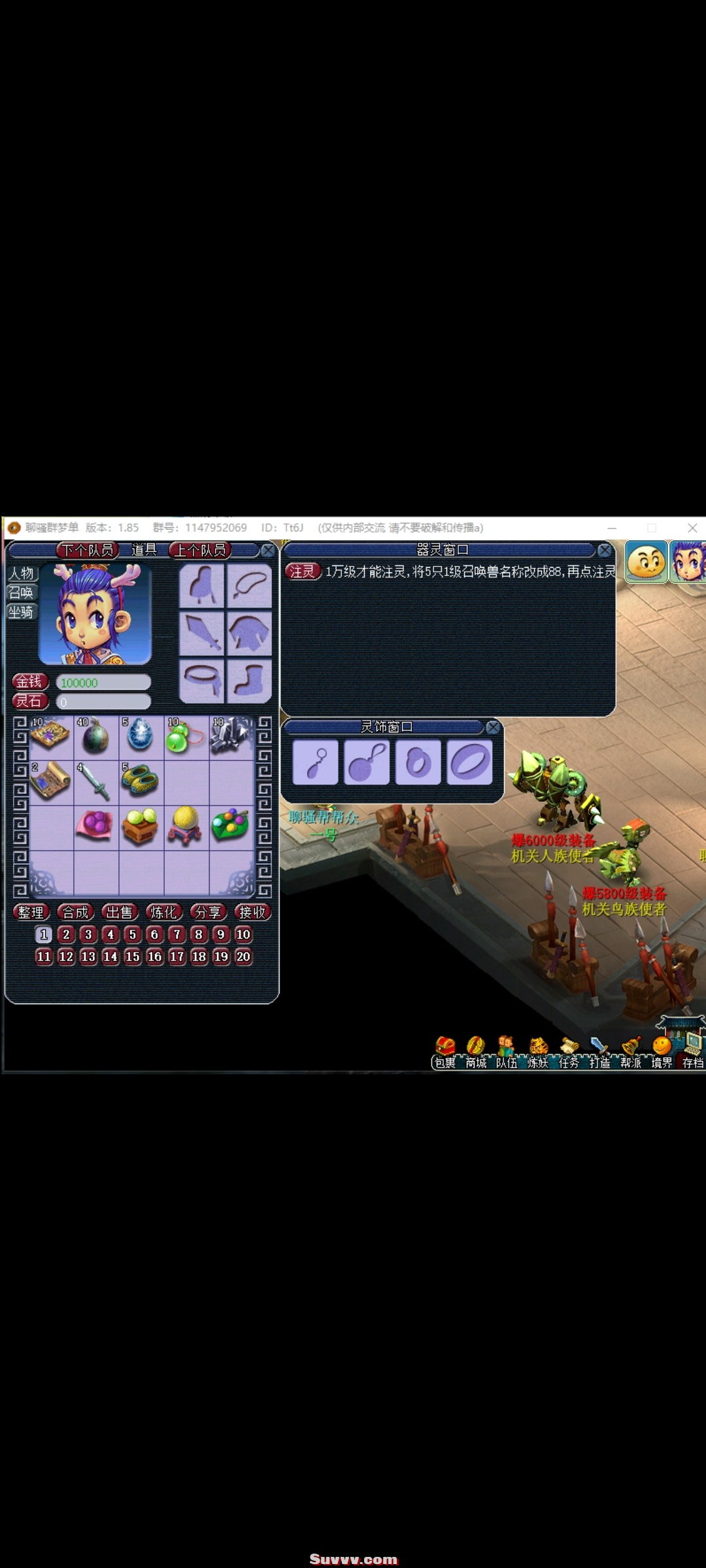The image size is (706, 1568).
Task: Open the 商城 shop from bottom bar
Action: (476, 1052)
